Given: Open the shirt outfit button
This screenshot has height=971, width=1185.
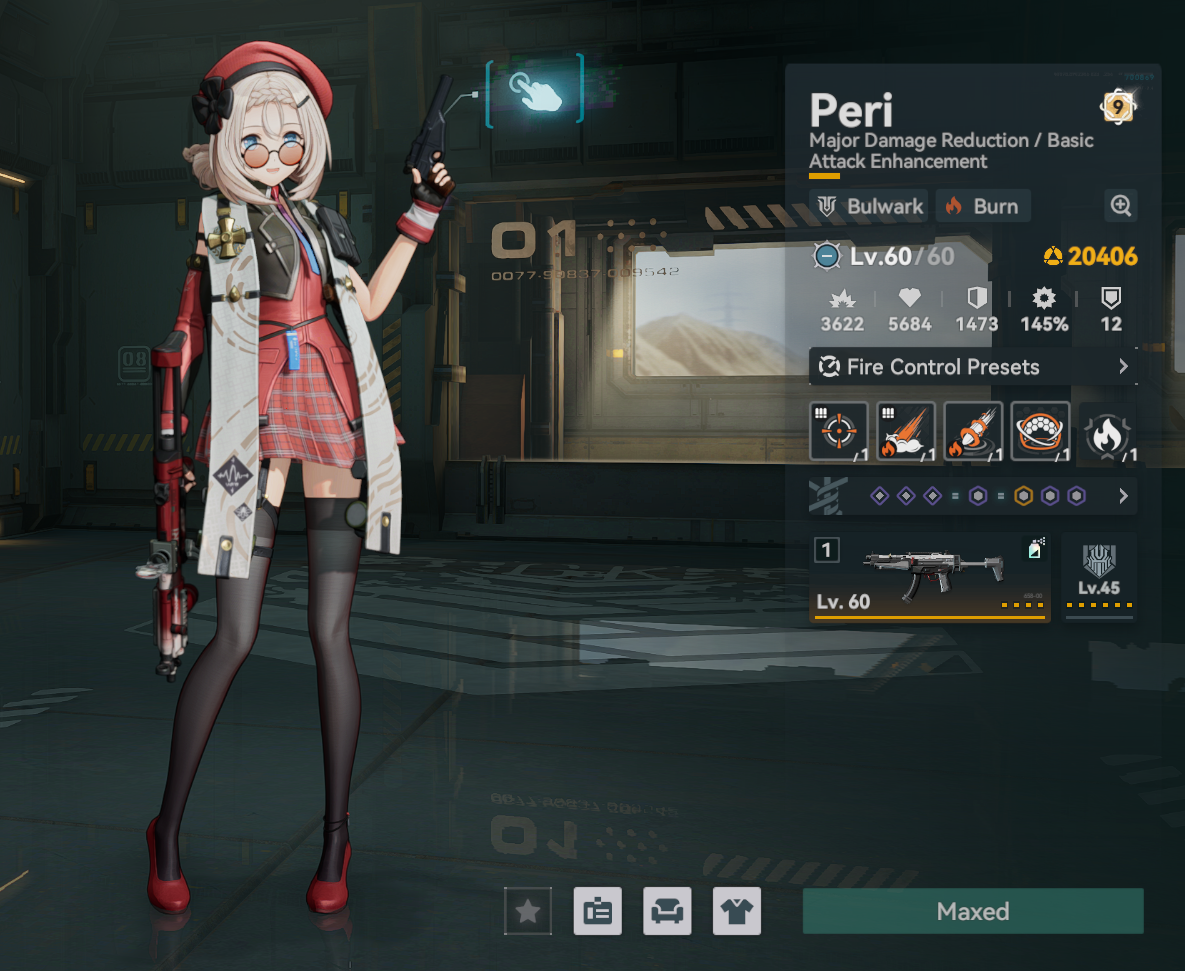Looking at the screenshot, I should [x=737, y=911].
